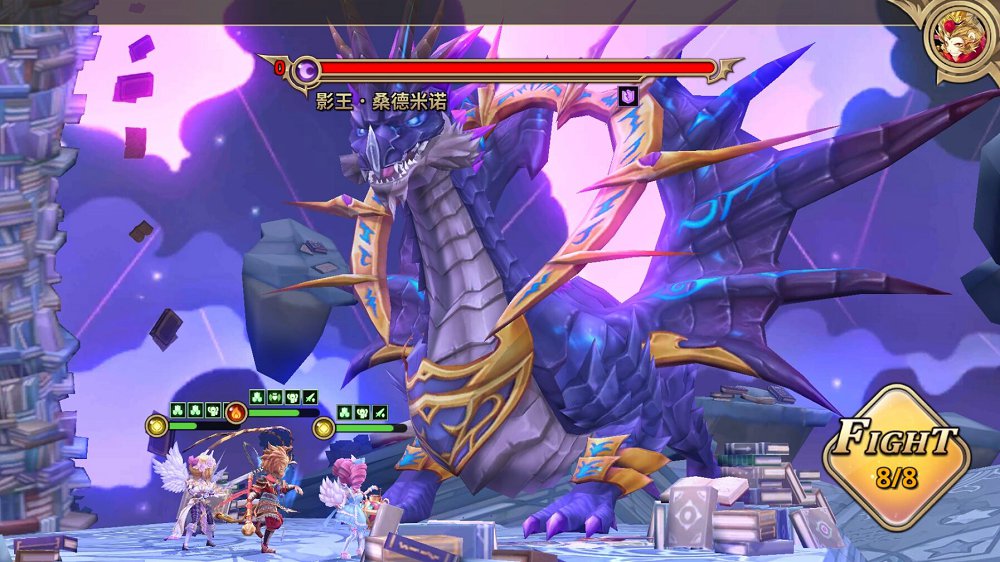Tap the FIGHT 8/8 badge
This screenshot has width=1000, height=562.
(x=896, y=457)
